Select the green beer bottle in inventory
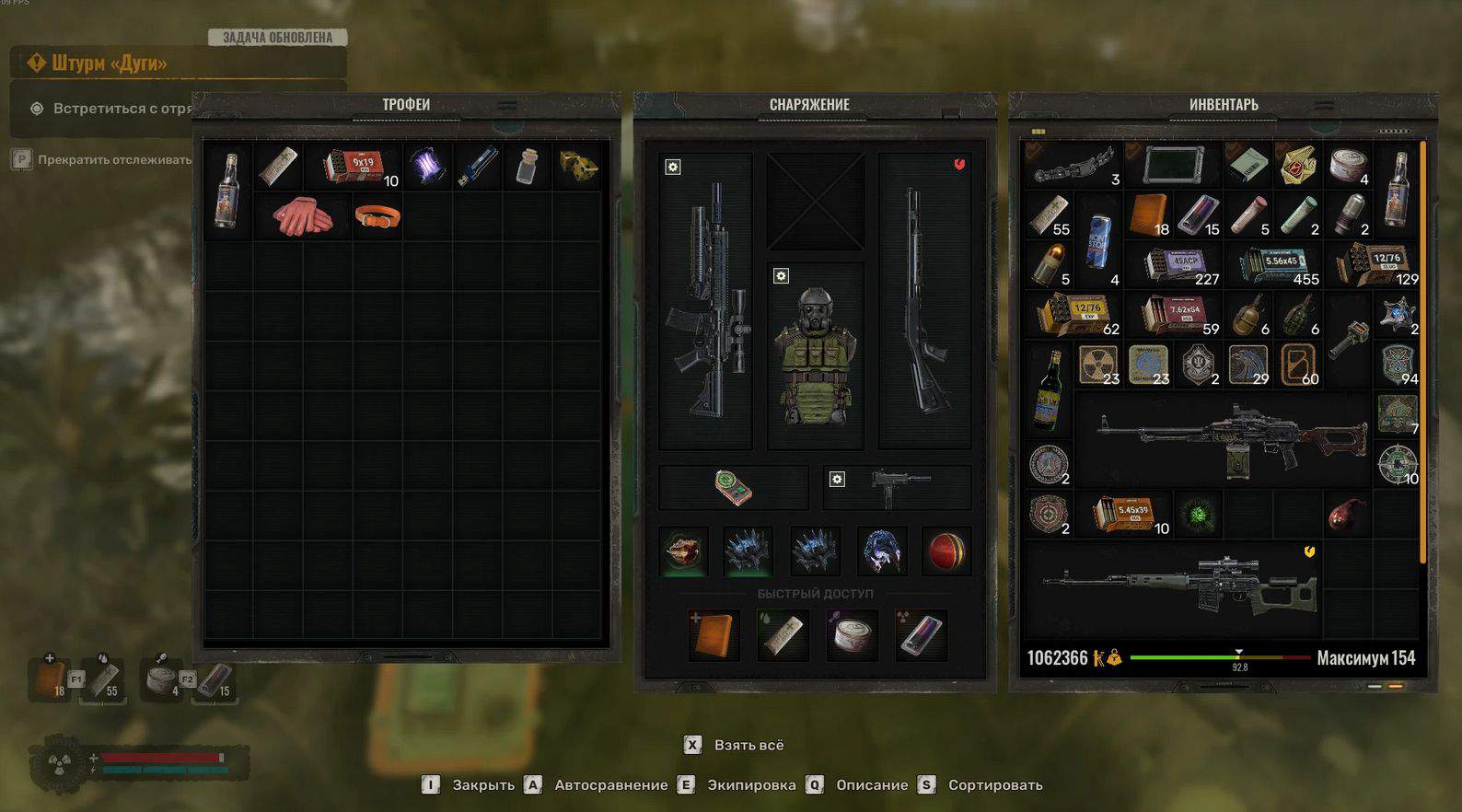Viewport: 1462px width, 812px height. pyautogui.click(x=1048, y=389)
